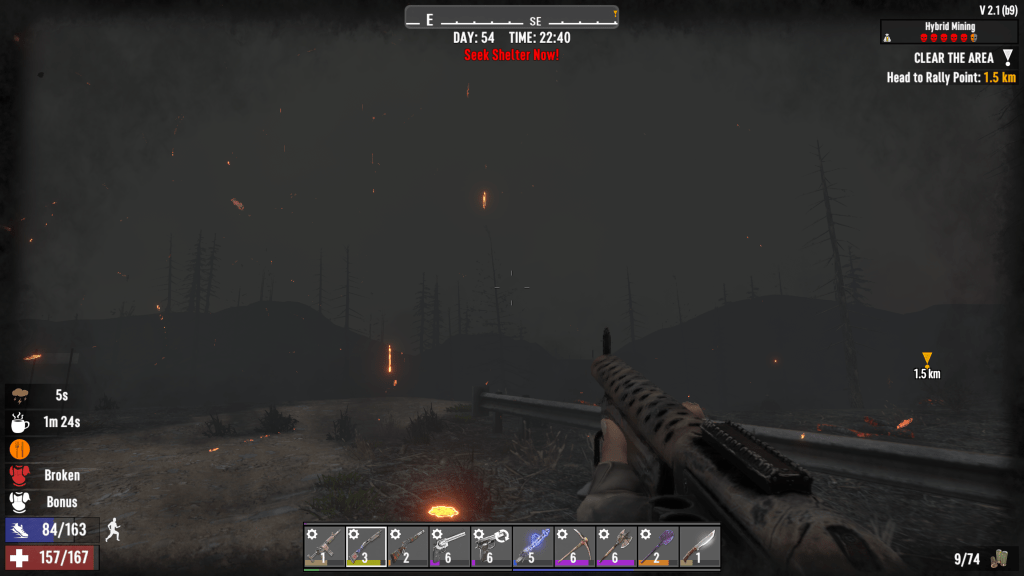Select the highlighted shotgun hotbar slot

point(366,546)
